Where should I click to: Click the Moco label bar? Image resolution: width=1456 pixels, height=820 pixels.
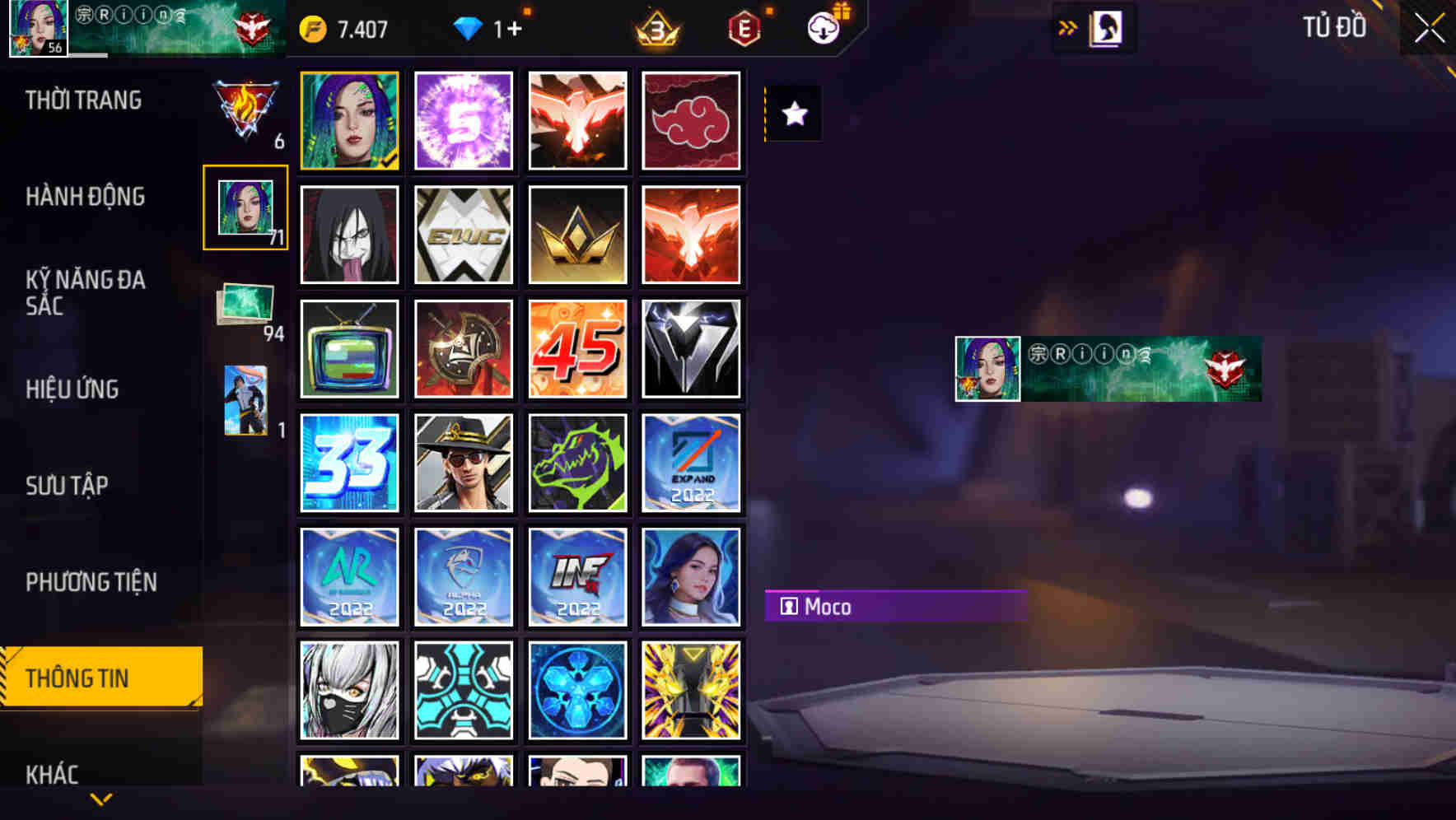point(898,607)
